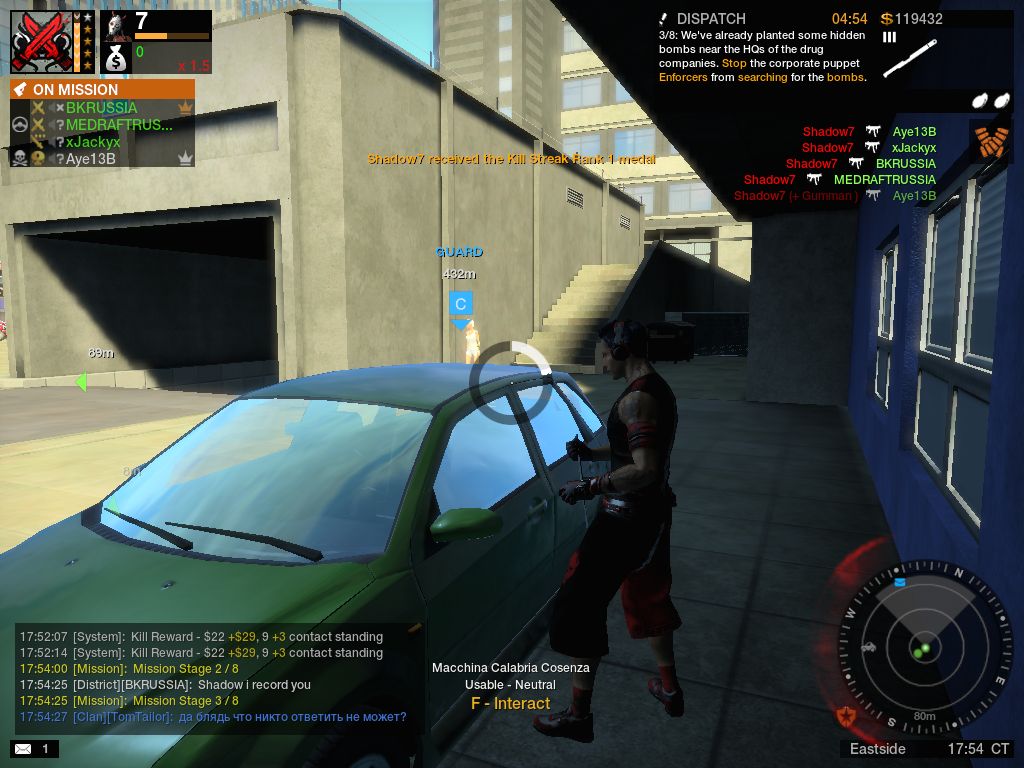The image size is (1024, 768).
Task: Open the ON MISSION team header
Action: click(x=102, y=89)
